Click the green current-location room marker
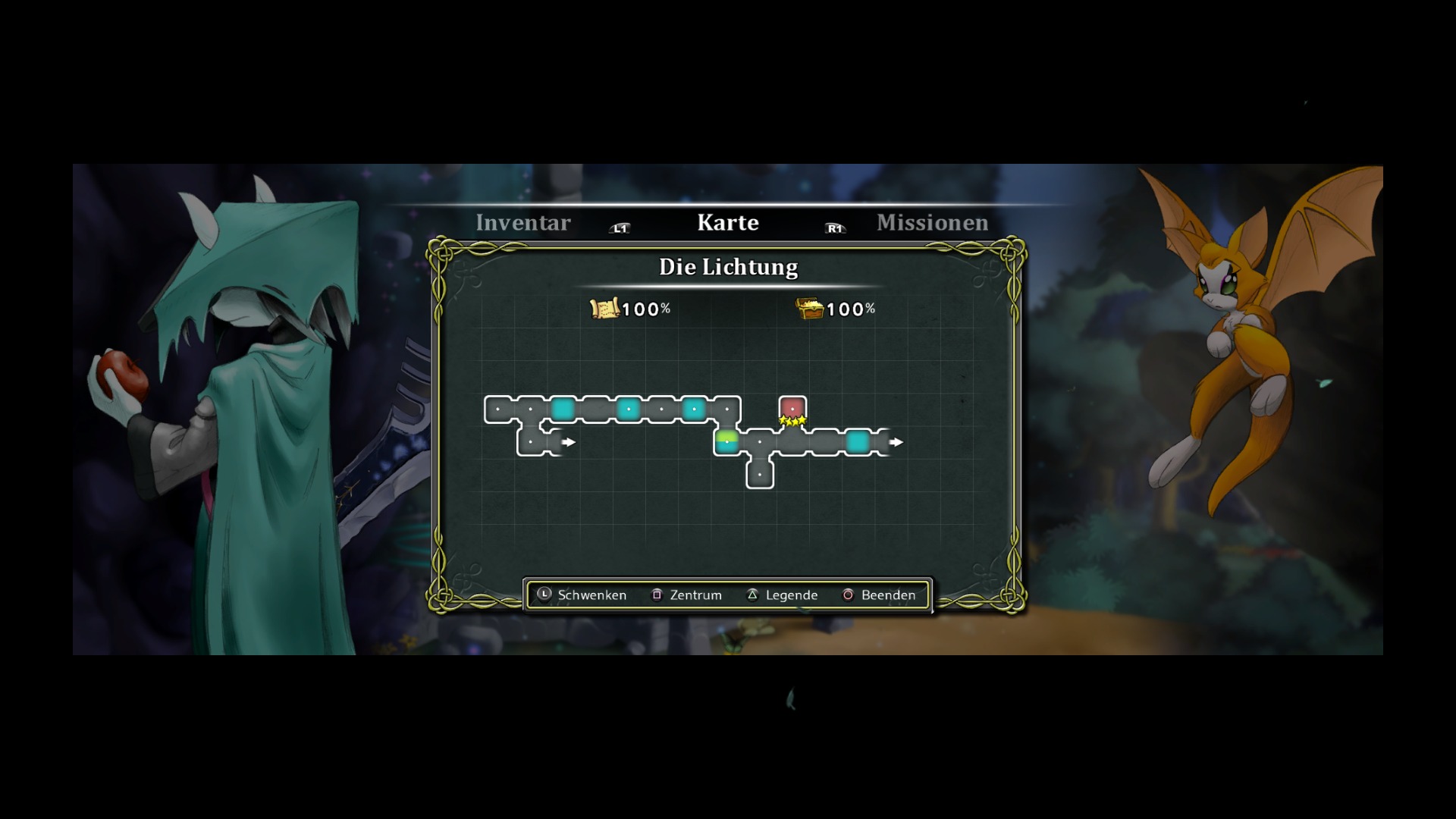Viewport: 1456px width, 819px height. coord(727,438)
